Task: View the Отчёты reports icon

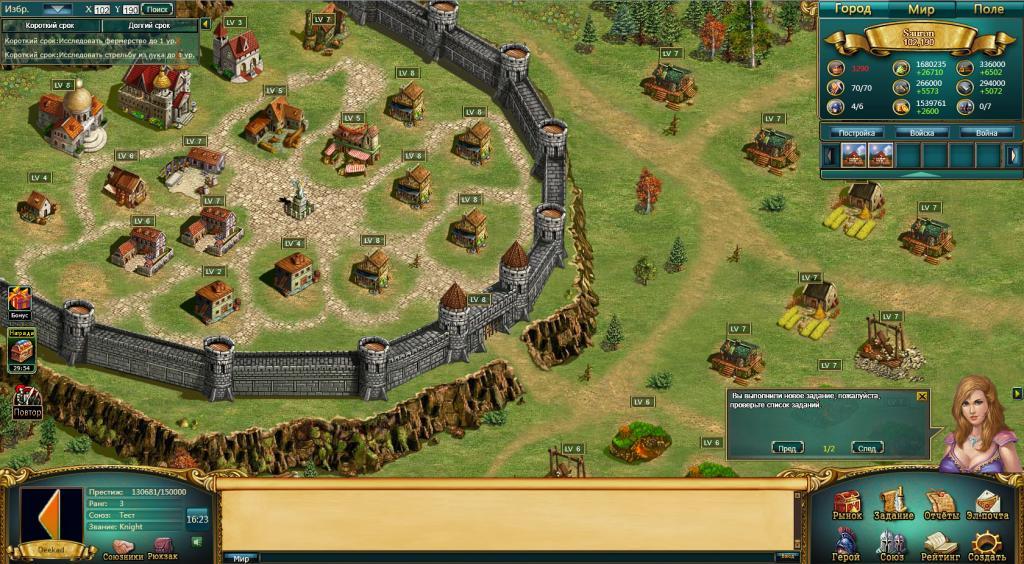Action: point(941,504)
